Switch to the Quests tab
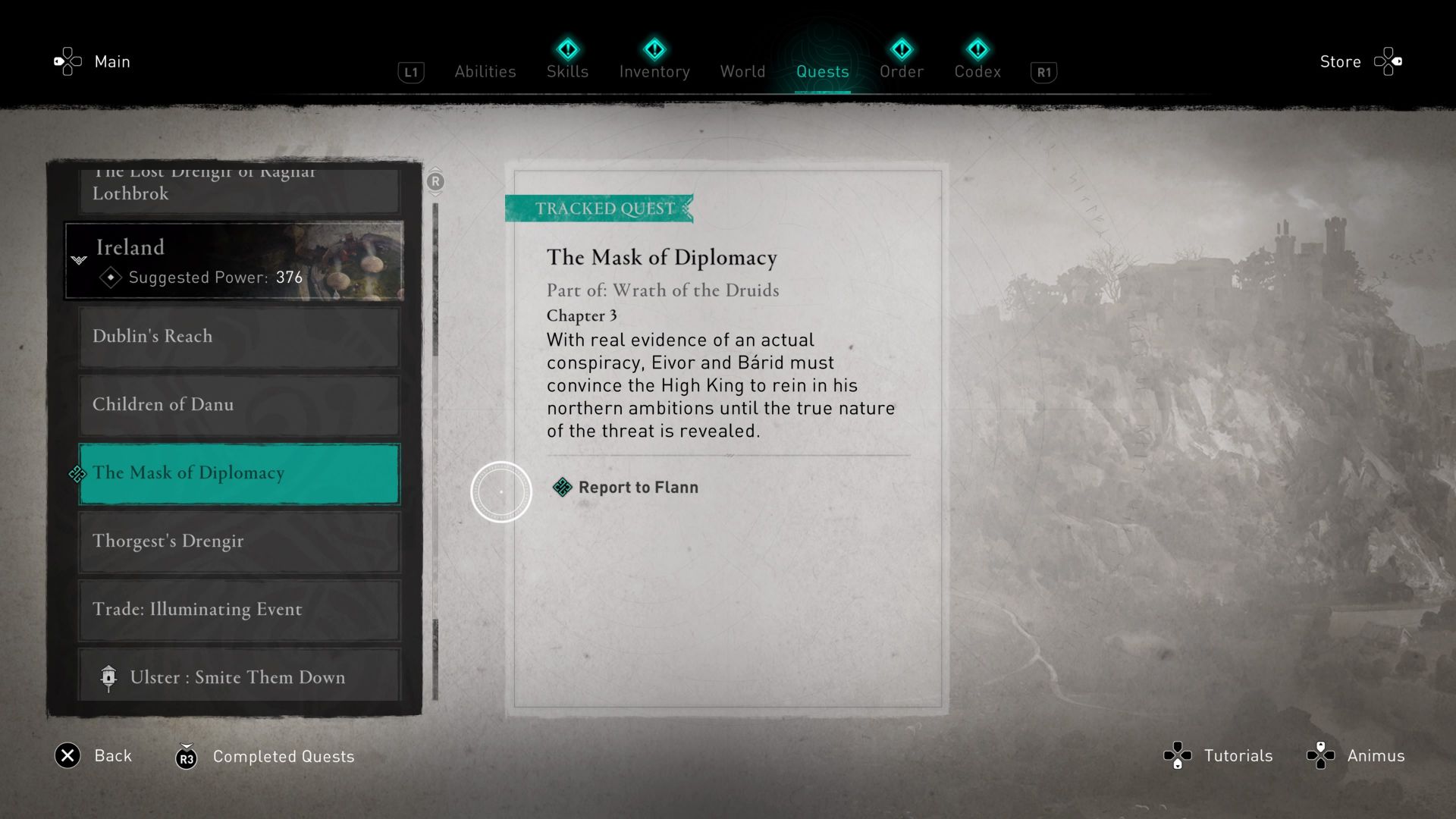 [823, 71]
